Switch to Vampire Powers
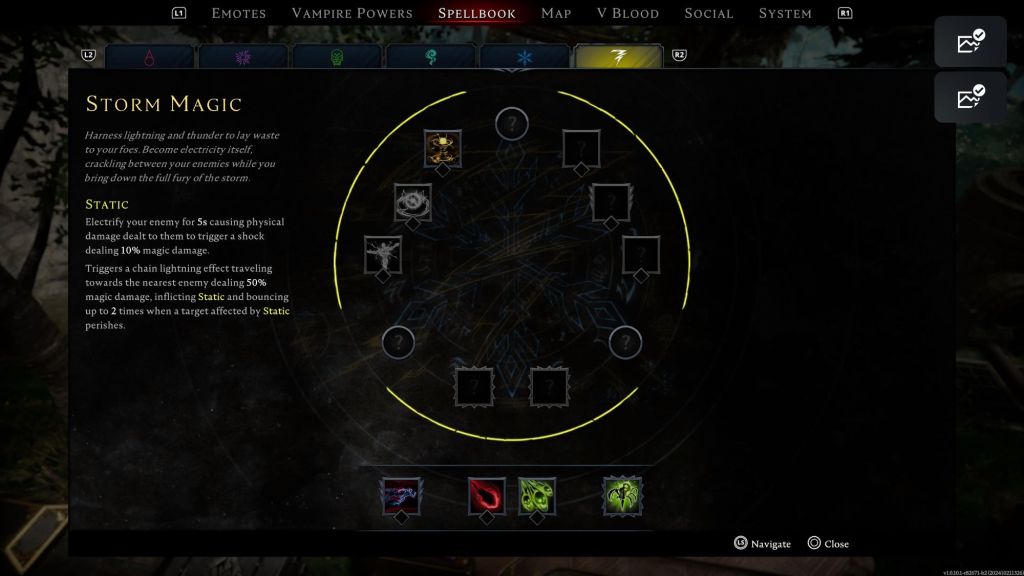 352,13
